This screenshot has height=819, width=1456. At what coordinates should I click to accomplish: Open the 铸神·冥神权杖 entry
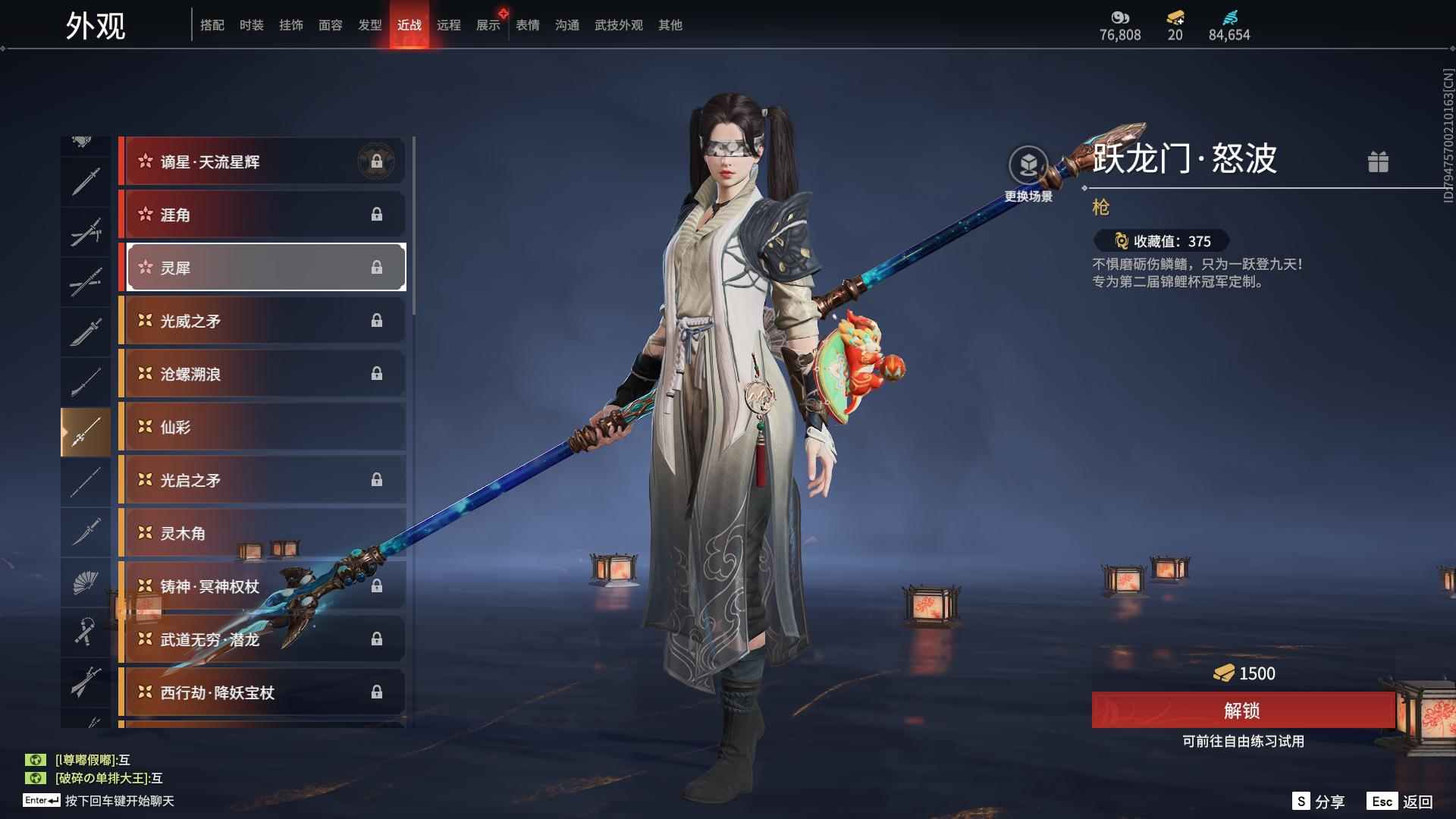point(262,586)
